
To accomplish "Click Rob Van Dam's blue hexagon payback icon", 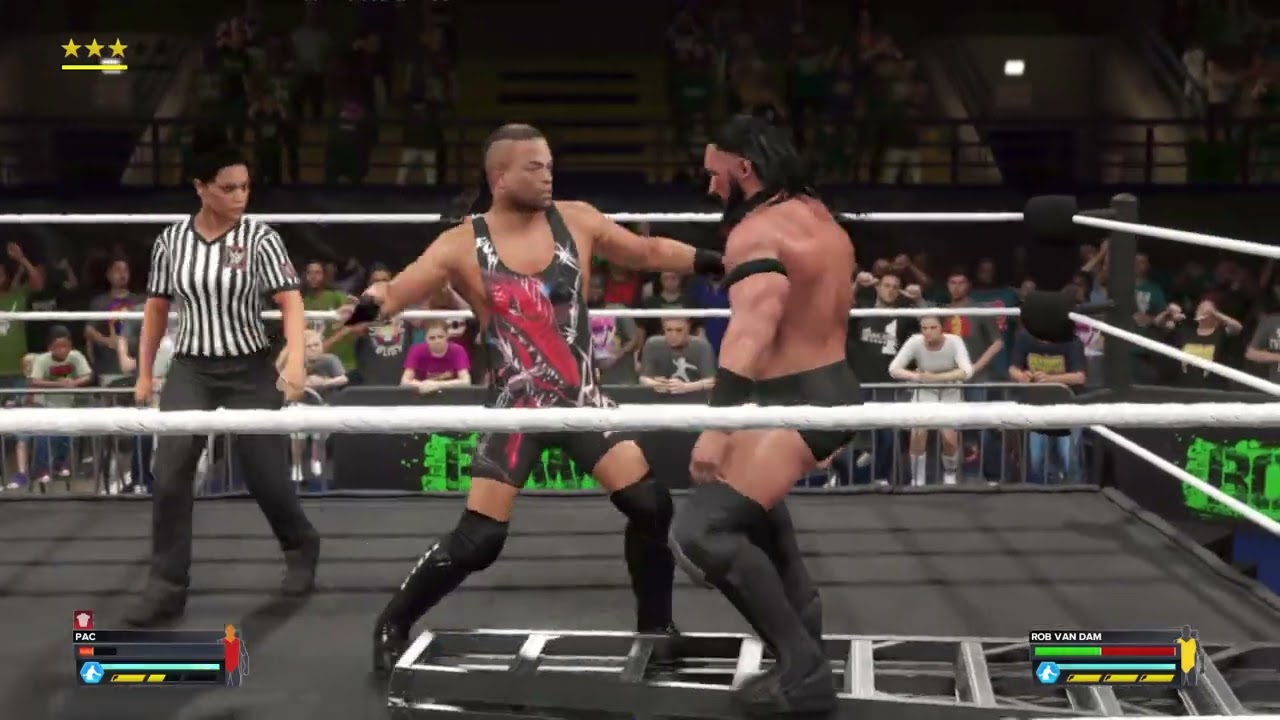I will [1047, 672].
